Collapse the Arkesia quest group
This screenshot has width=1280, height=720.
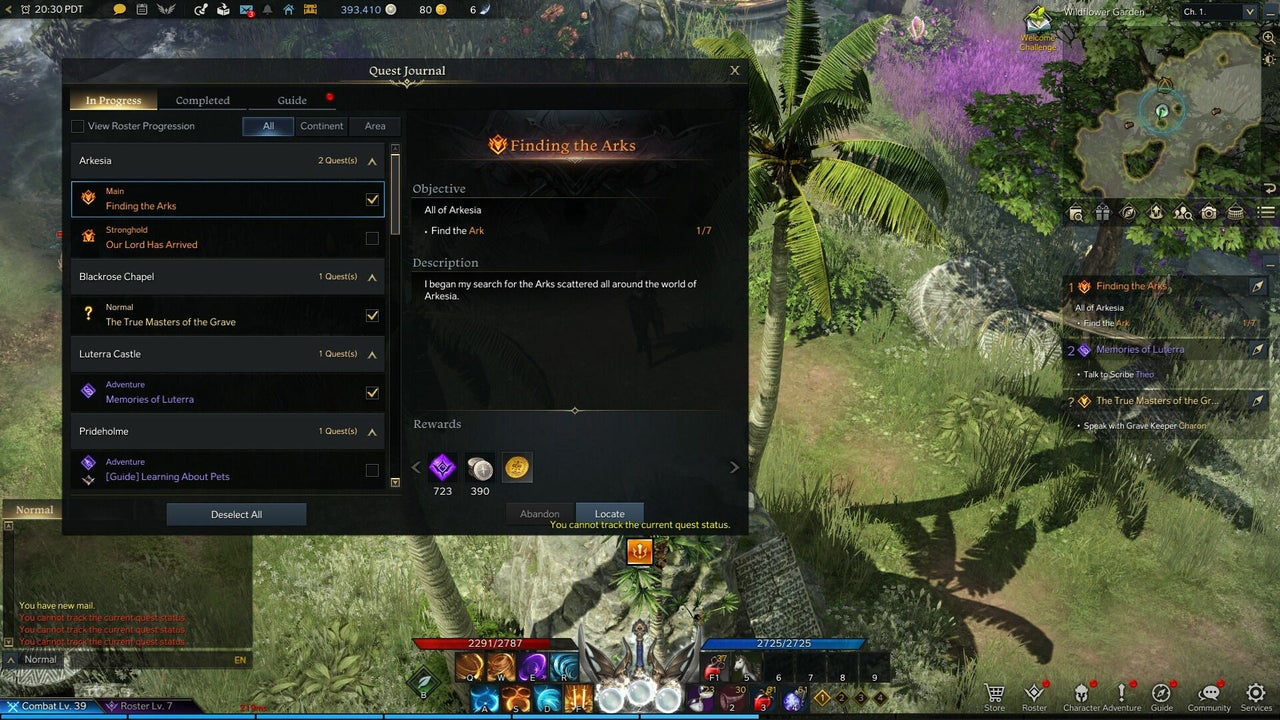pyautogui.click(x=372, y=161)
